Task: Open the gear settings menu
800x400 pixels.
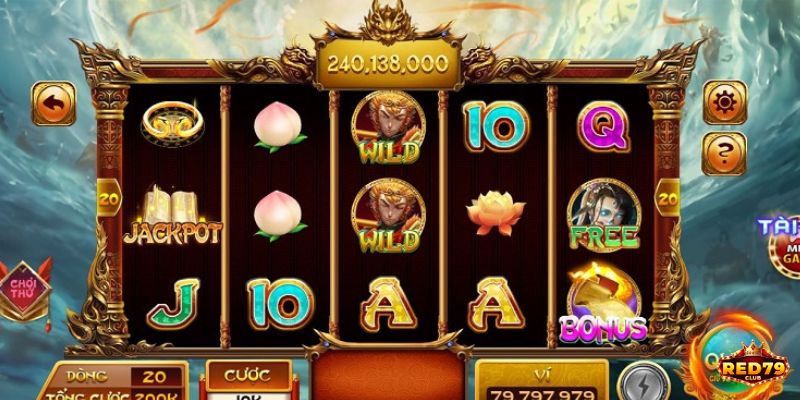Action: pyautogui.click(x=725, y=102)
